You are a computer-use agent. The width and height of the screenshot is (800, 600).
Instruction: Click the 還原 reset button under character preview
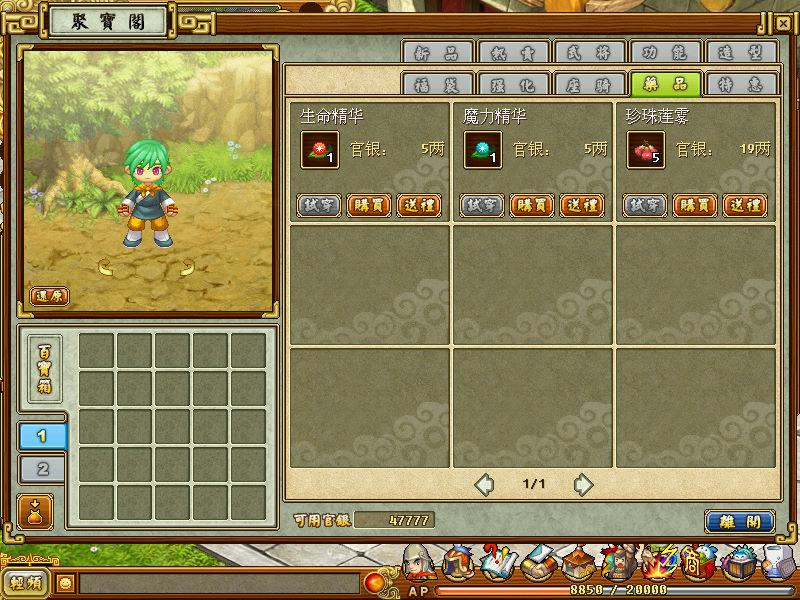tap(49, 296)
